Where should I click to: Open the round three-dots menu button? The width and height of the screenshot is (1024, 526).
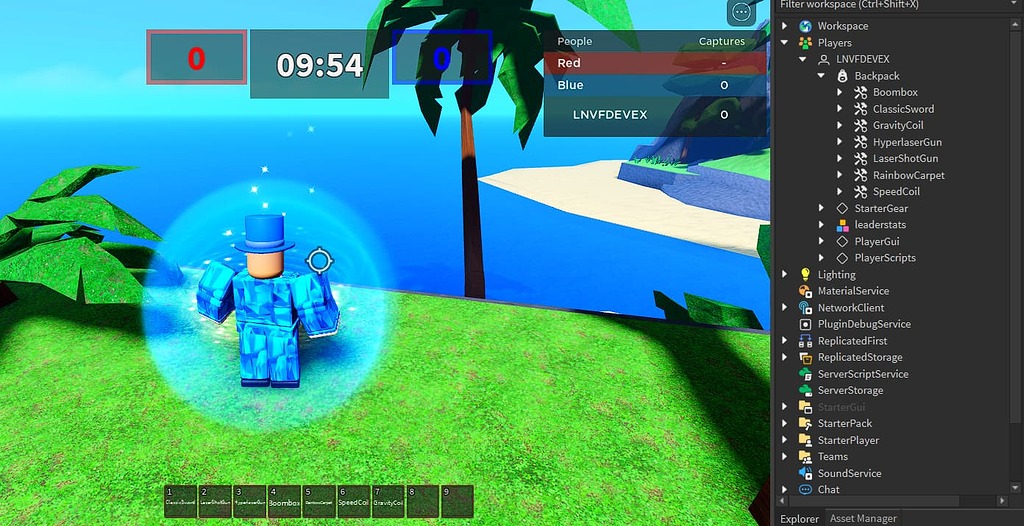pos(741,12)
